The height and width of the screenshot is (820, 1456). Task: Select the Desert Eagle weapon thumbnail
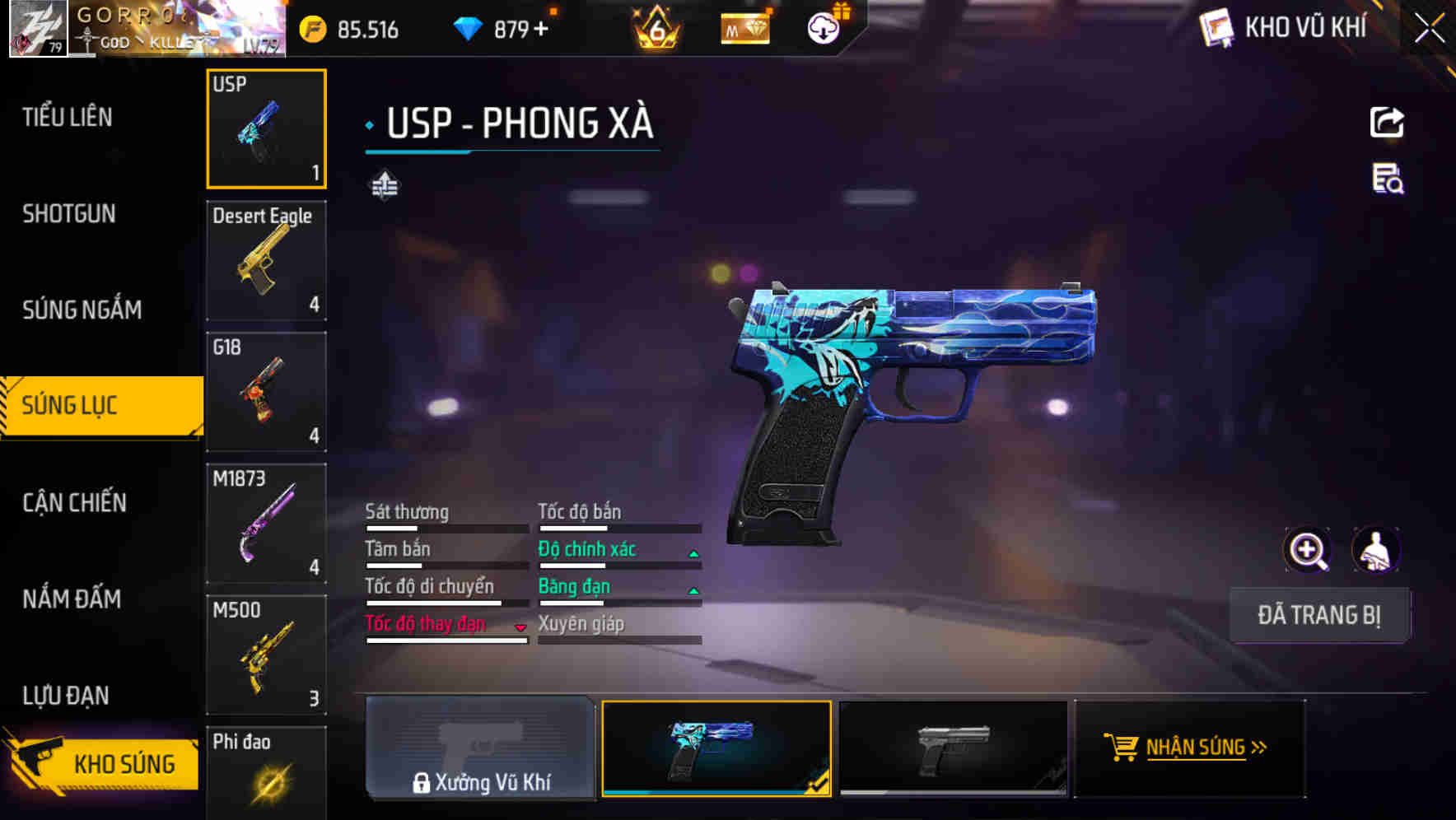266,262
